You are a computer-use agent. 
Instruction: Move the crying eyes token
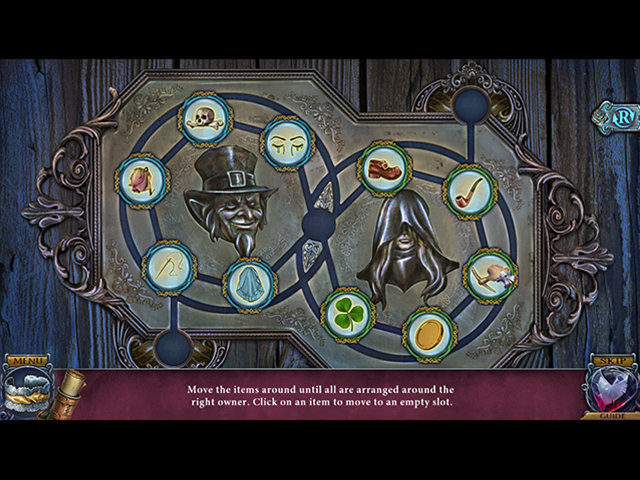click(x=288, y=143)
